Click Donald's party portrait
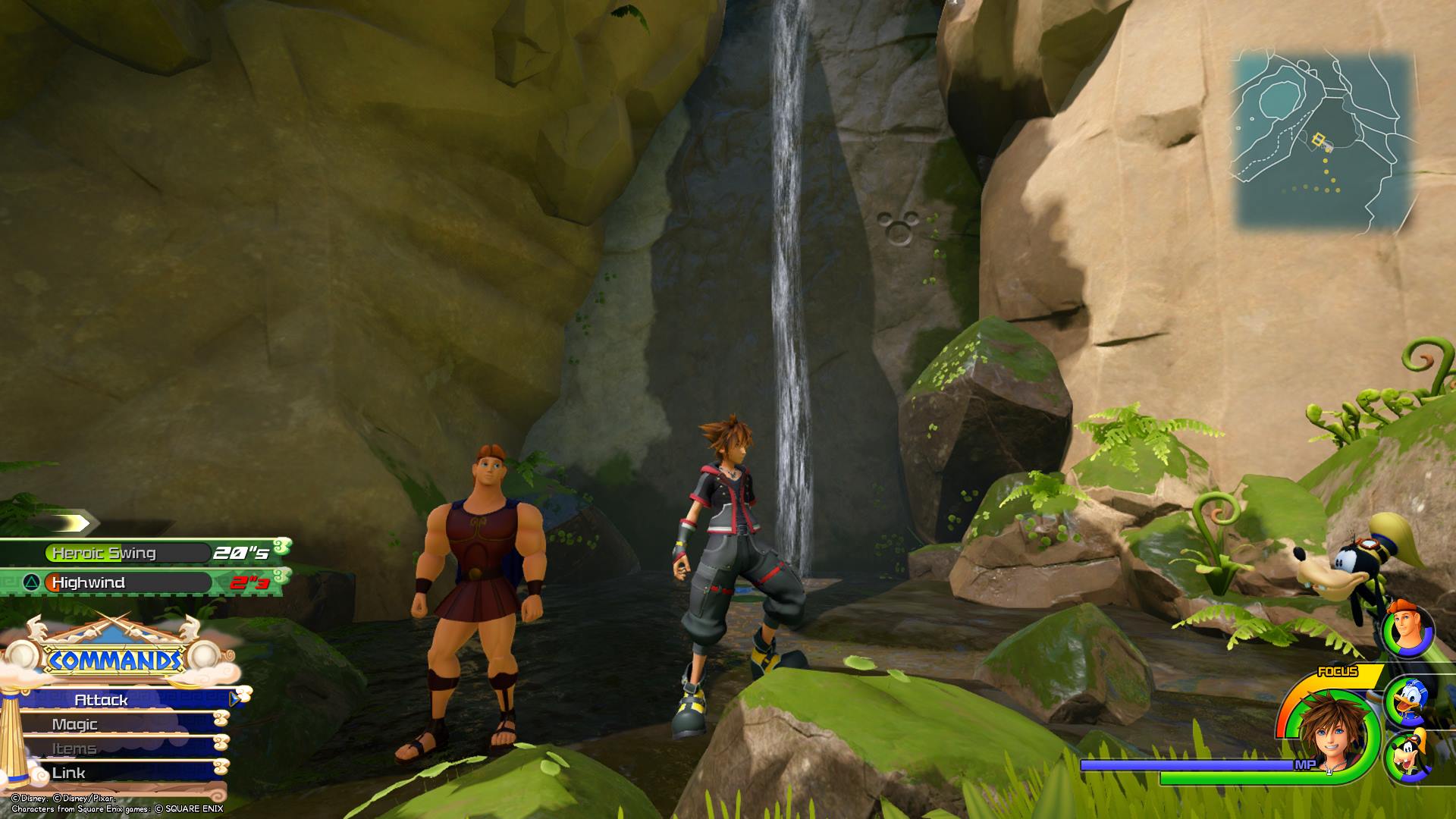The image size is (1456, 819). pos(1408,702)
